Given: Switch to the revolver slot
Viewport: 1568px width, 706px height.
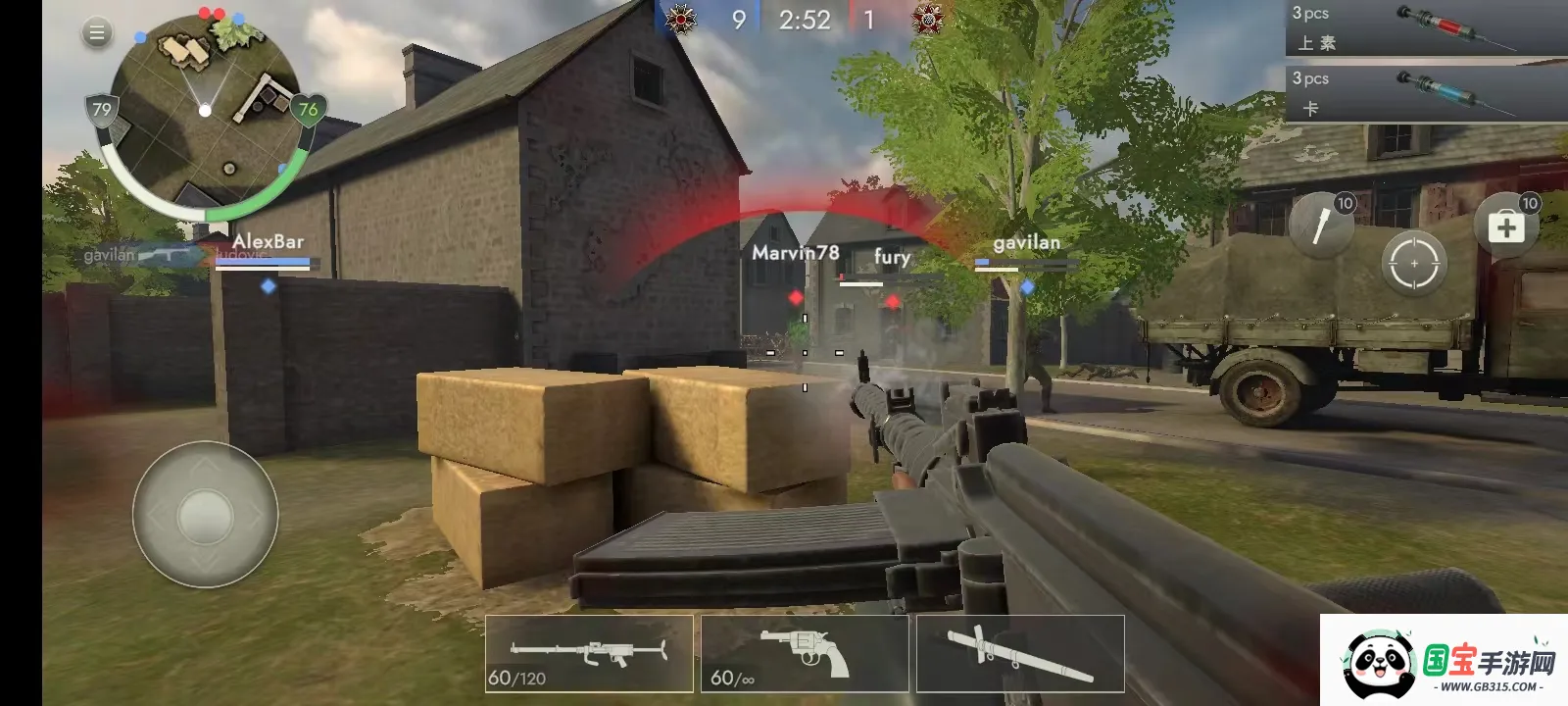Looking at the screenshot, I should pos(805,654).
